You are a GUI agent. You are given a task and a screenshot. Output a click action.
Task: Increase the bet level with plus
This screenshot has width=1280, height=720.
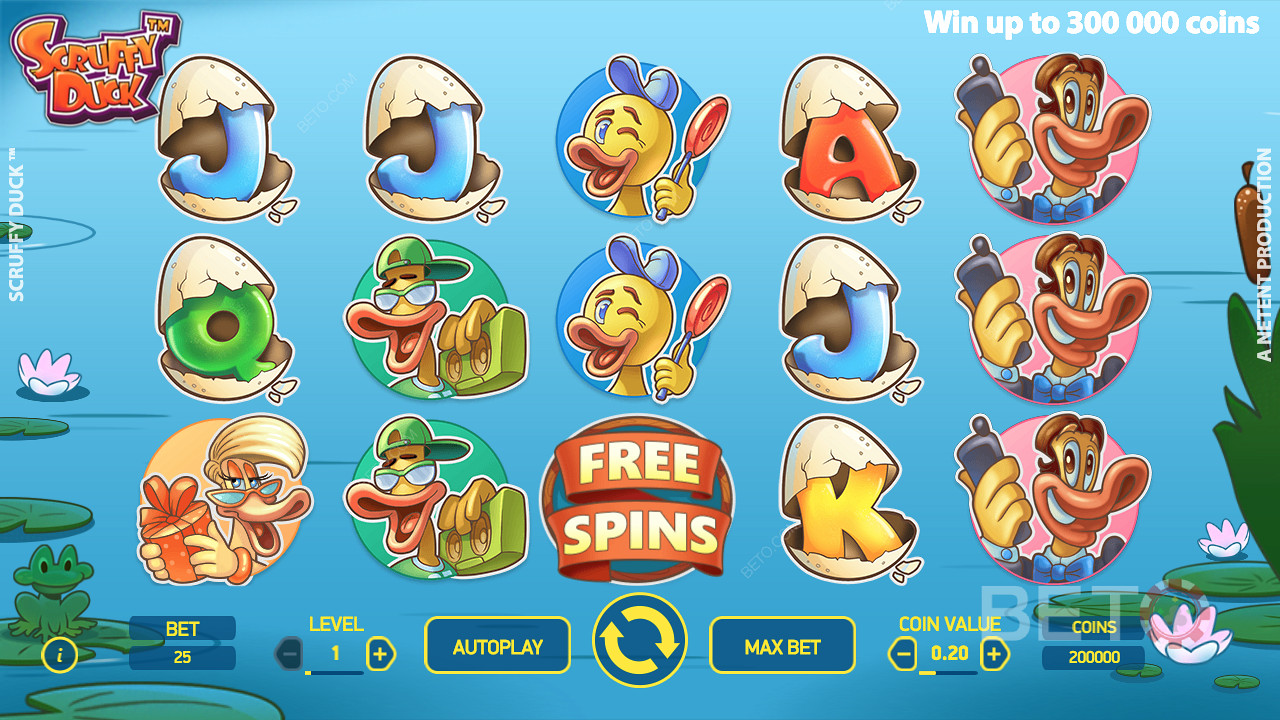pos(380,654)
